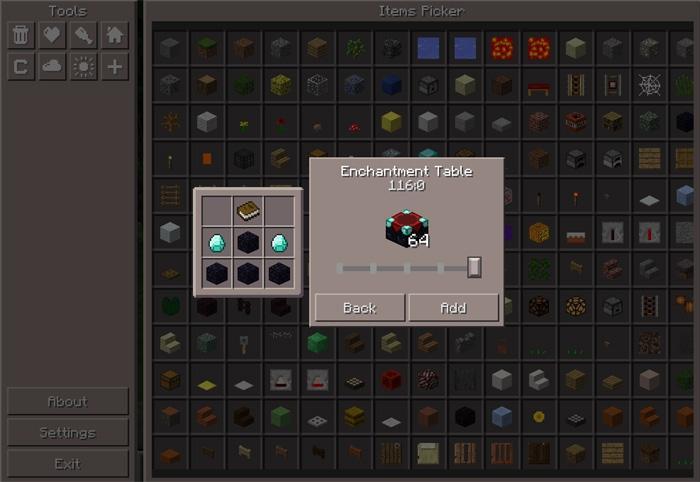Go back from the Enchantment Table dialog
Screen dimensions: 700x482
pyautogui.click(x=359, y=307)
